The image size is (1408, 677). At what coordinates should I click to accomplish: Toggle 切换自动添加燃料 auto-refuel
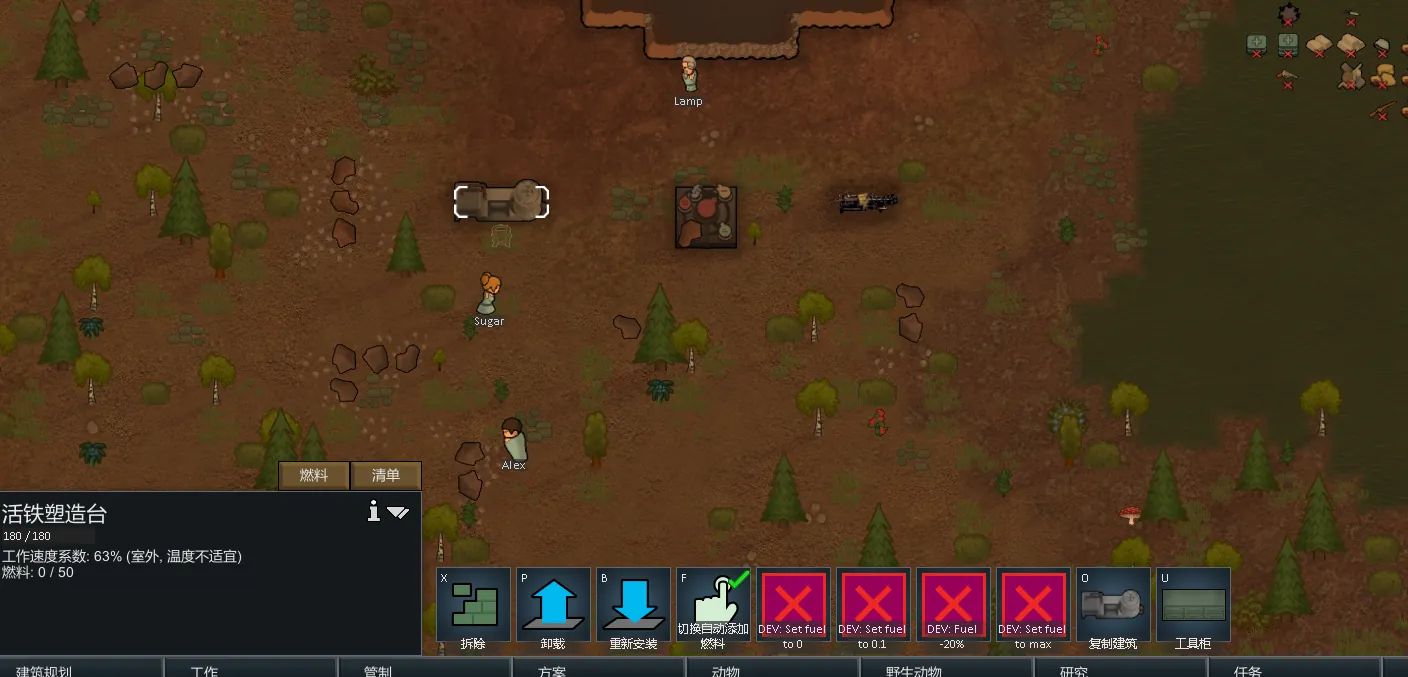(x=713, y=605)
